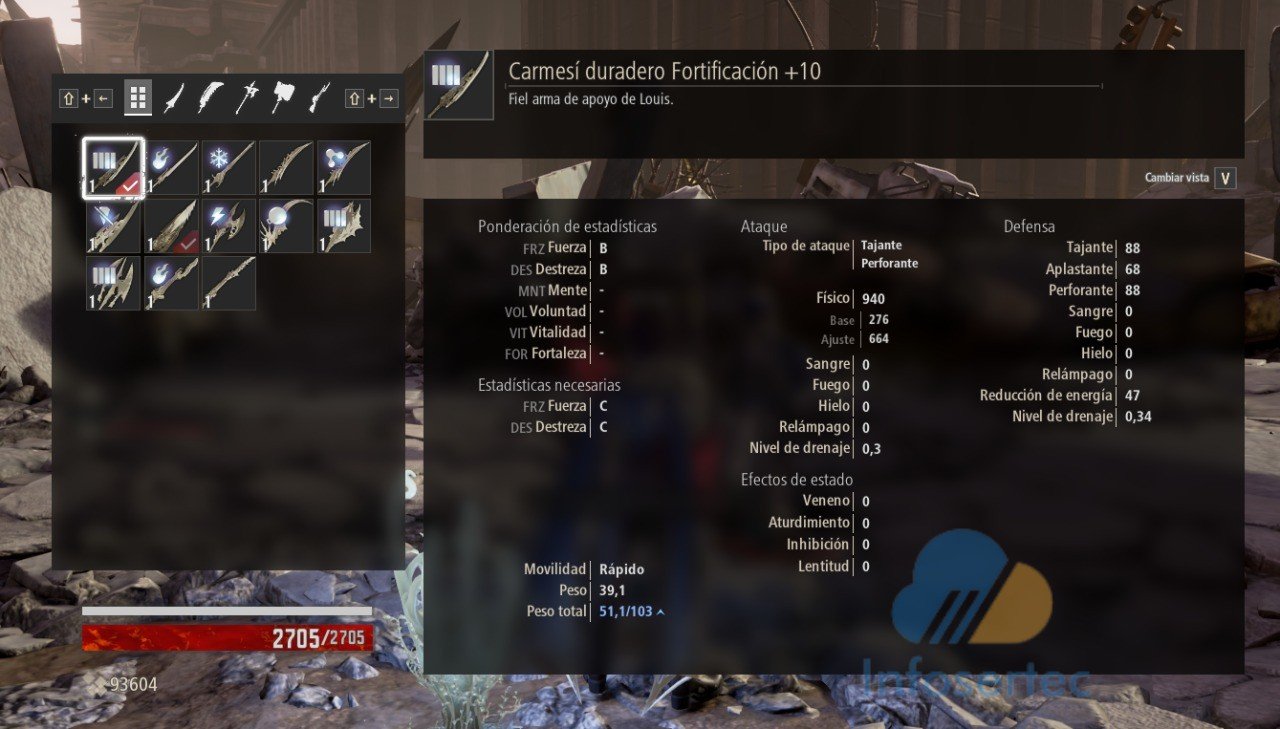
Task: Show the feather-shaped greatsword category tab
Action: pos(210,98)
